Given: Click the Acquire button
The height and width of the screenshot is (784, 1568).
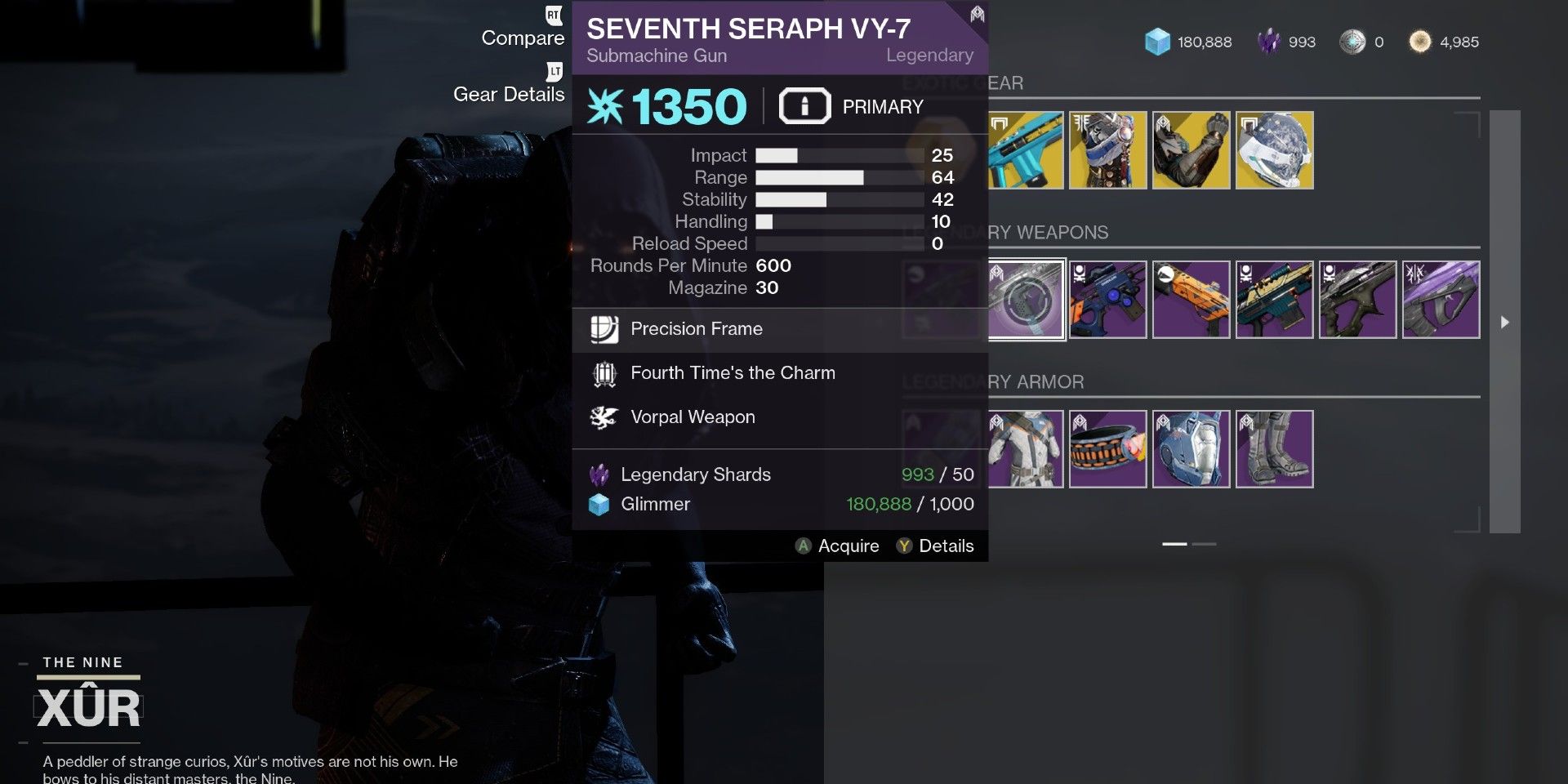Looking at the screenshot, I should coord(838,546).
